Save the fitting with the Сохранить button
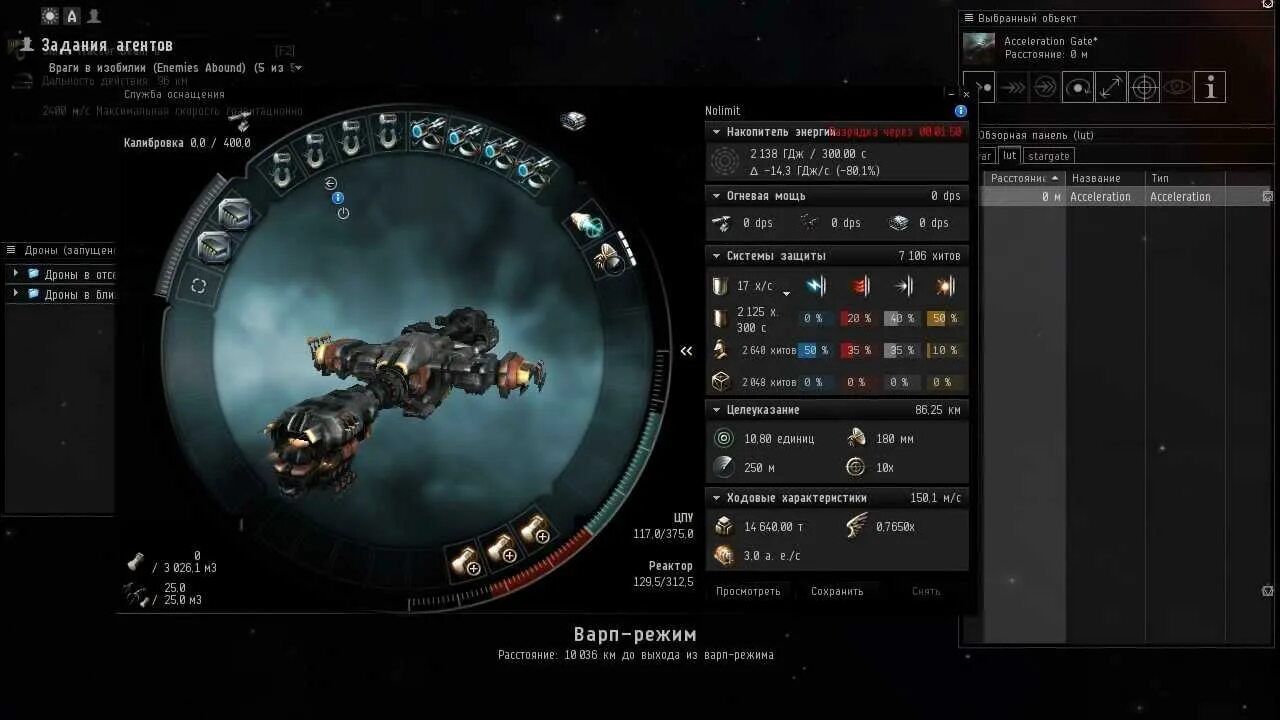 pos(837,591)
